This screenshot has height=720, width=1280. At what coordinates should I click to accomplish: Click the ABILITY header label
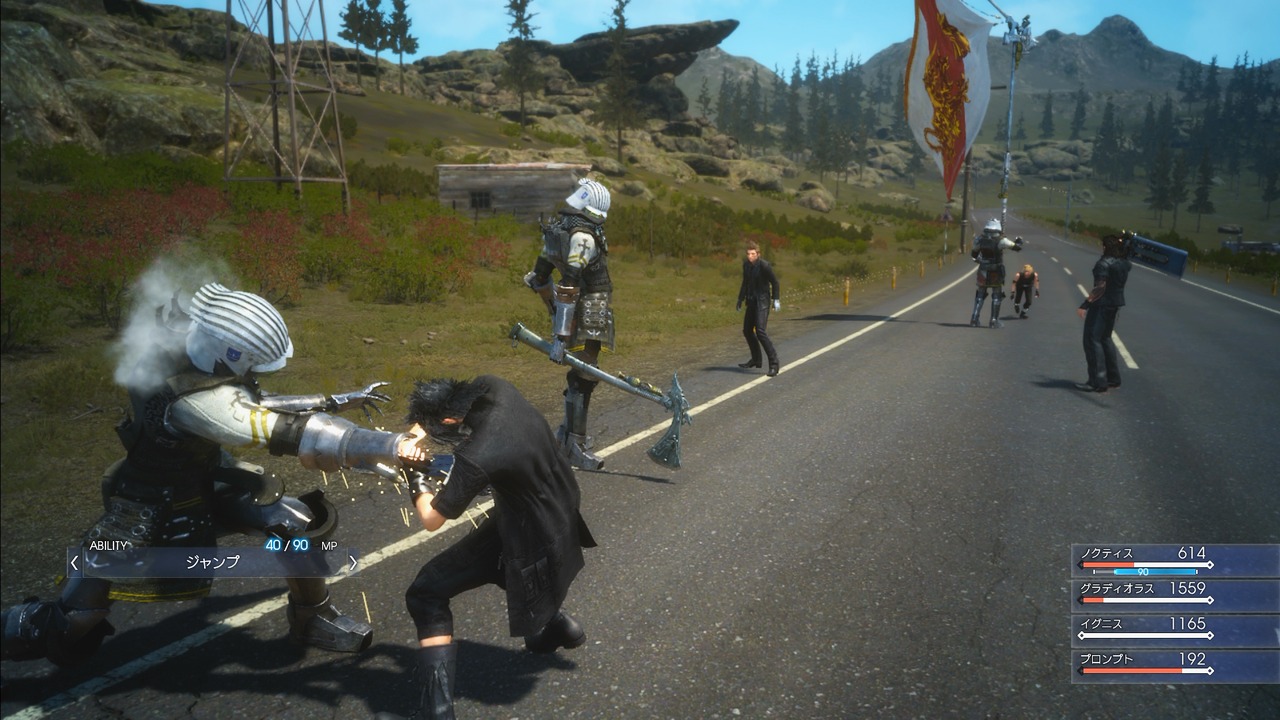(108, 545)
